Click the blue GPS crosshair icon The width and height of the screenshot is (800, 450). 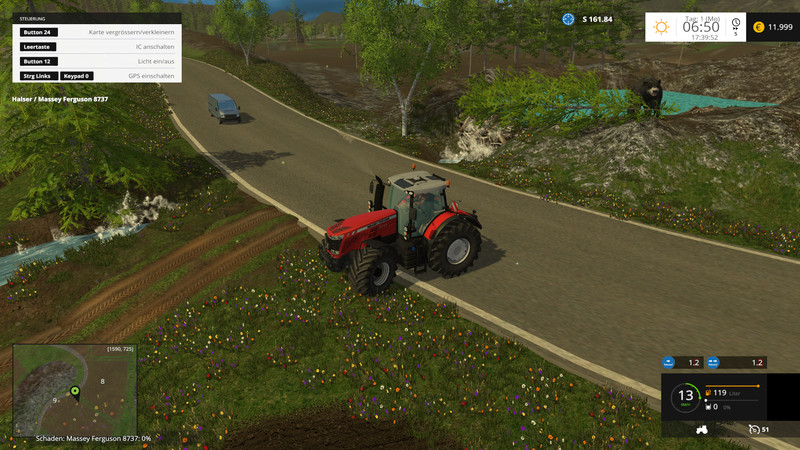tap(568, 19)
